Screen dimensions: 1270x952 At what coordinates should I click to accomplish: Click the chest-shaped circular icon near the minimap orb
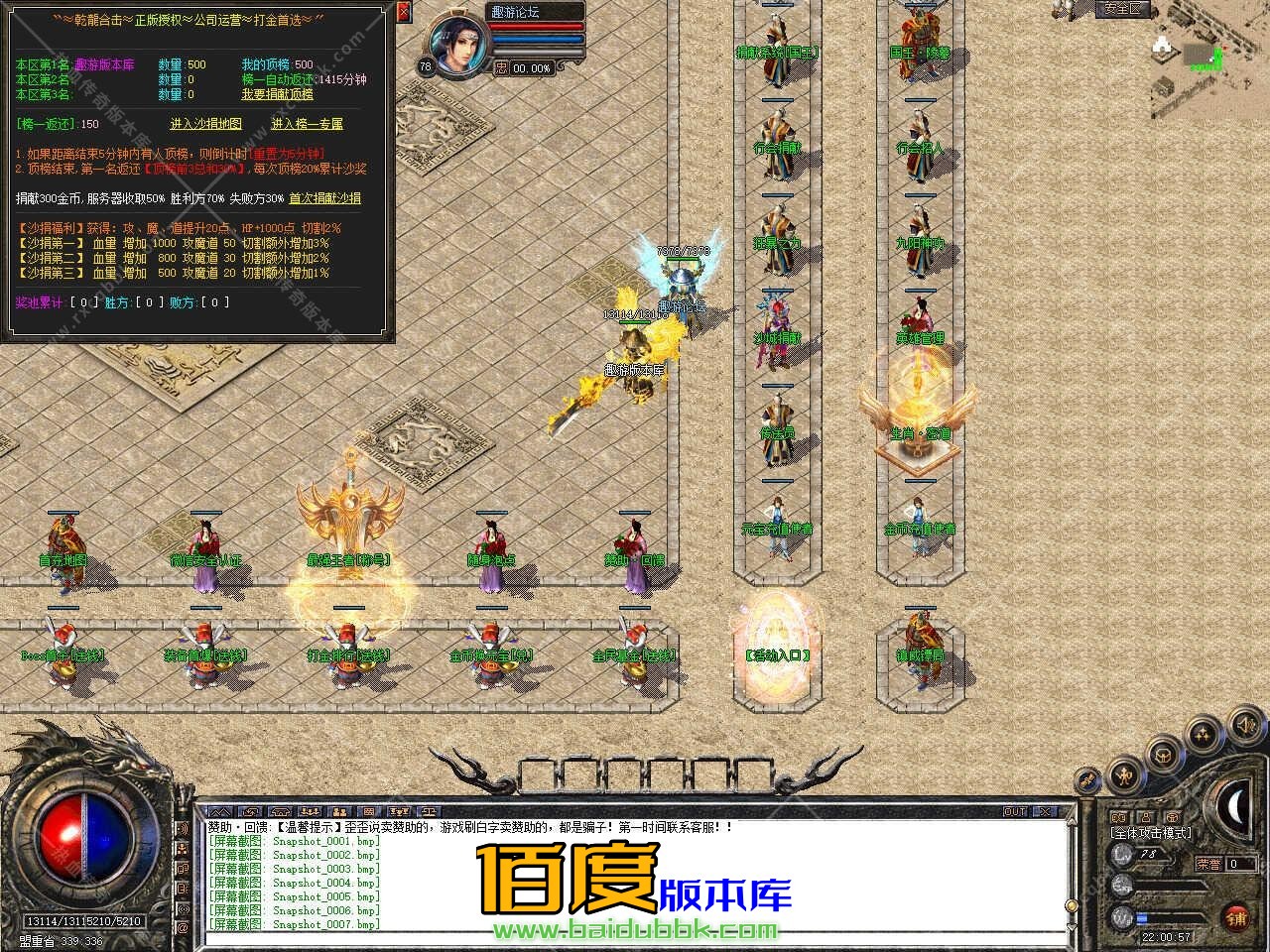click(x=1162, y=757)
